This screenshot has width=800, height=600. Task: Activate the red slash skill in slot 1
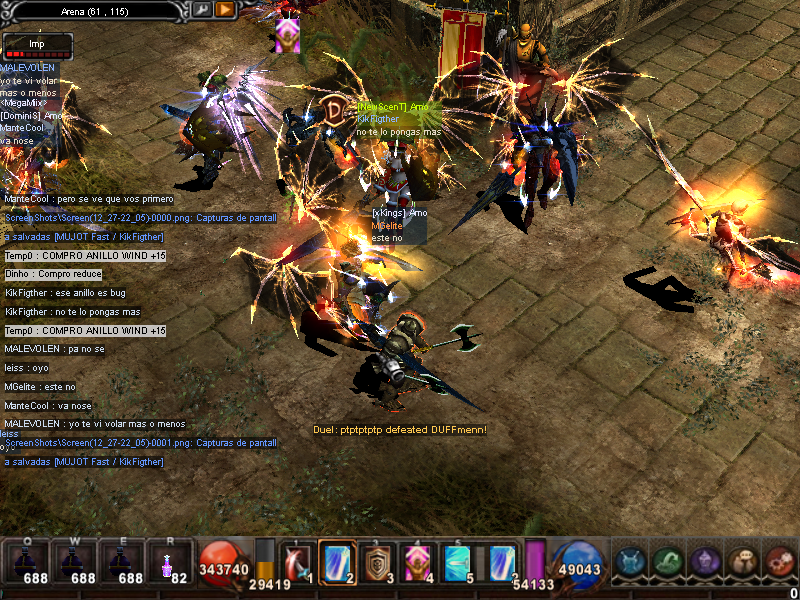point(298,562)
